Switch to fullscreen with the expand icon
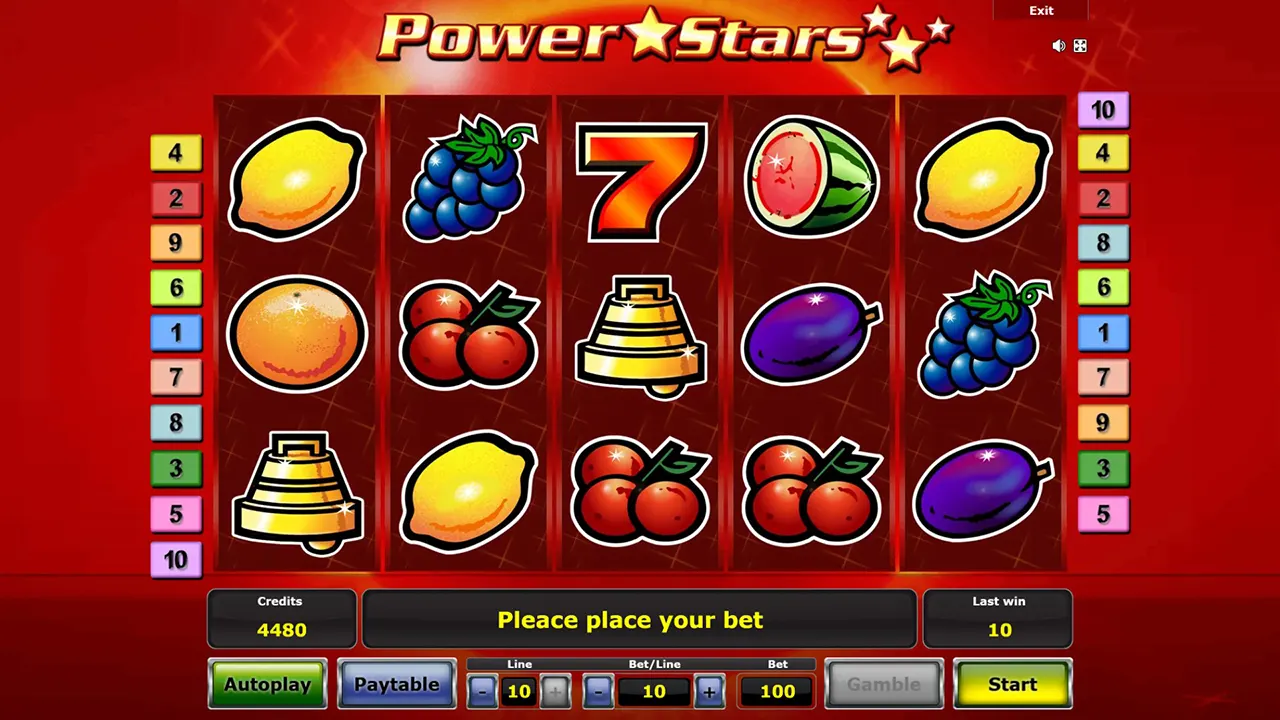The height and width of the screenshot is (720, 1280). point(1081,46)
